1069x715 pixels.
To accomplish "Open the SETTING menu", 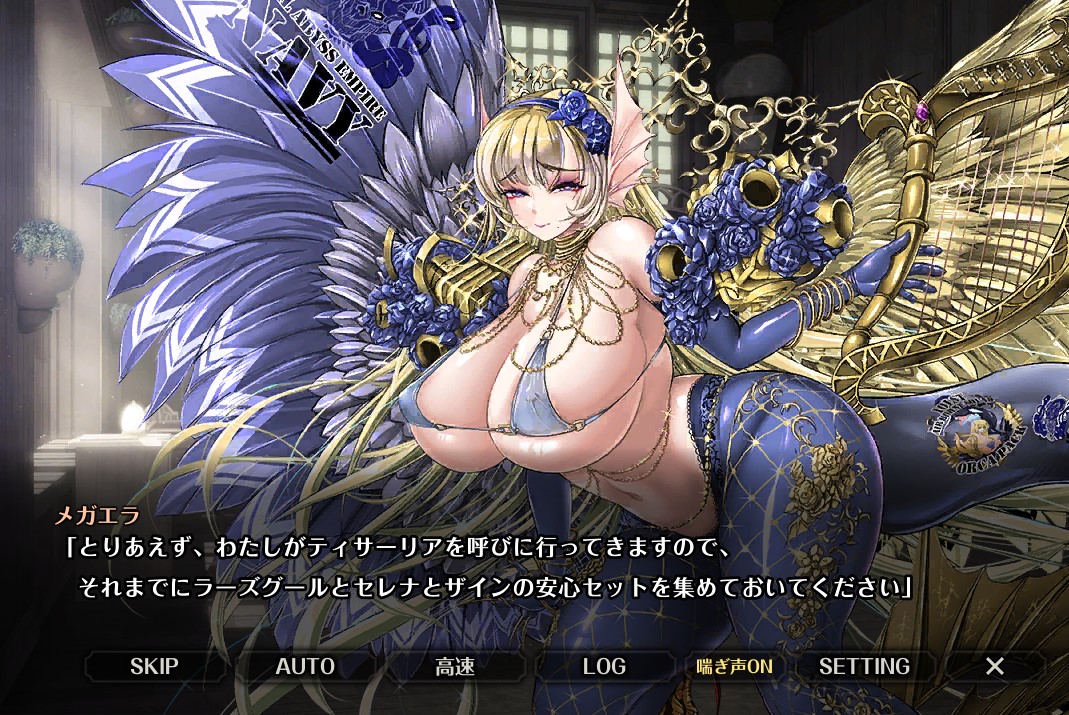I will tap(864, 666).
